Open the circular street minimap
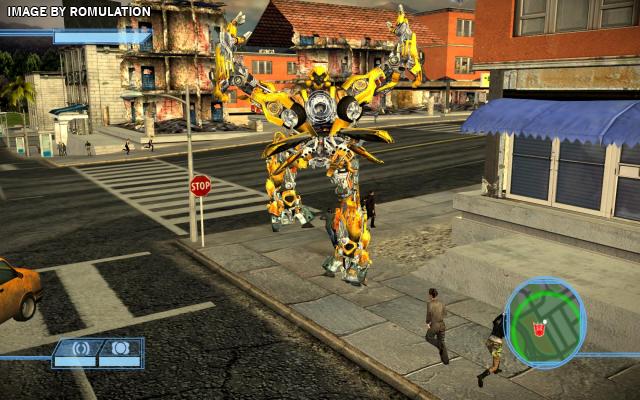This screenshot has width=640, height=400. point(545,322)
